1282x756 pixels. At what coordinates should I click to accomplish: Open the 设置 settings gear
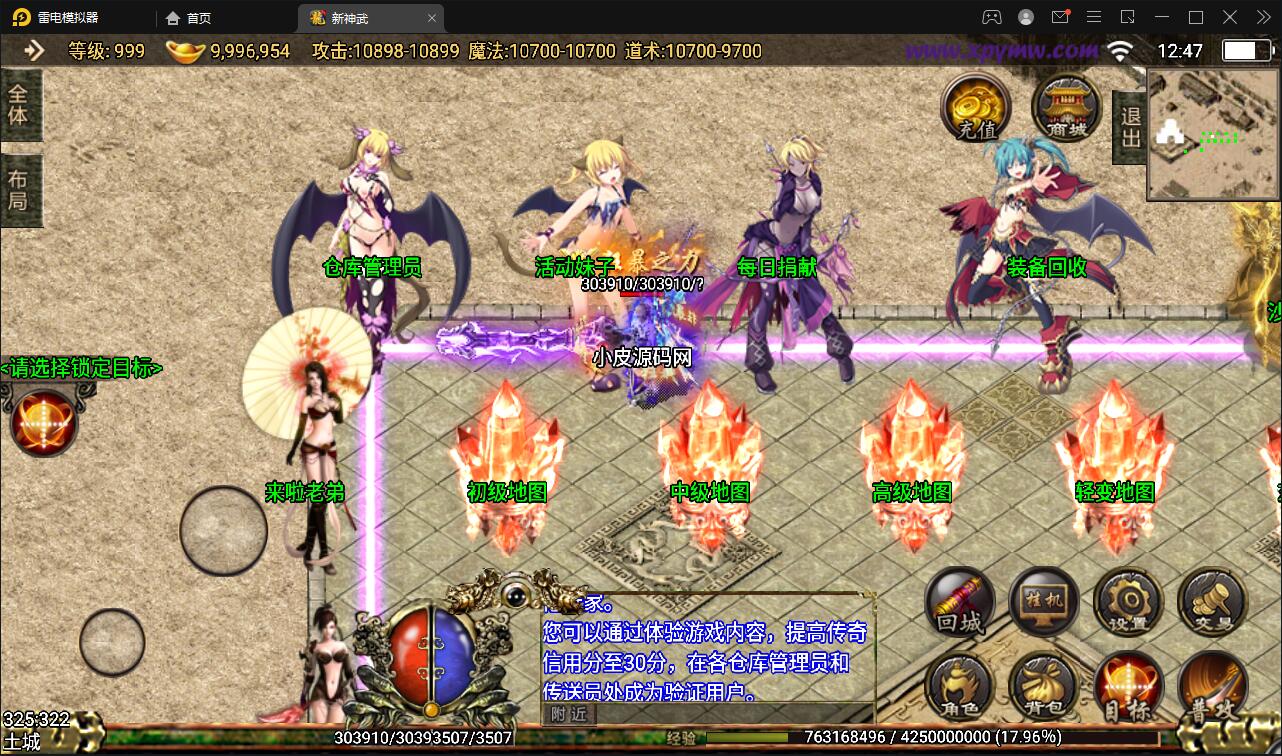point(1128,602)
